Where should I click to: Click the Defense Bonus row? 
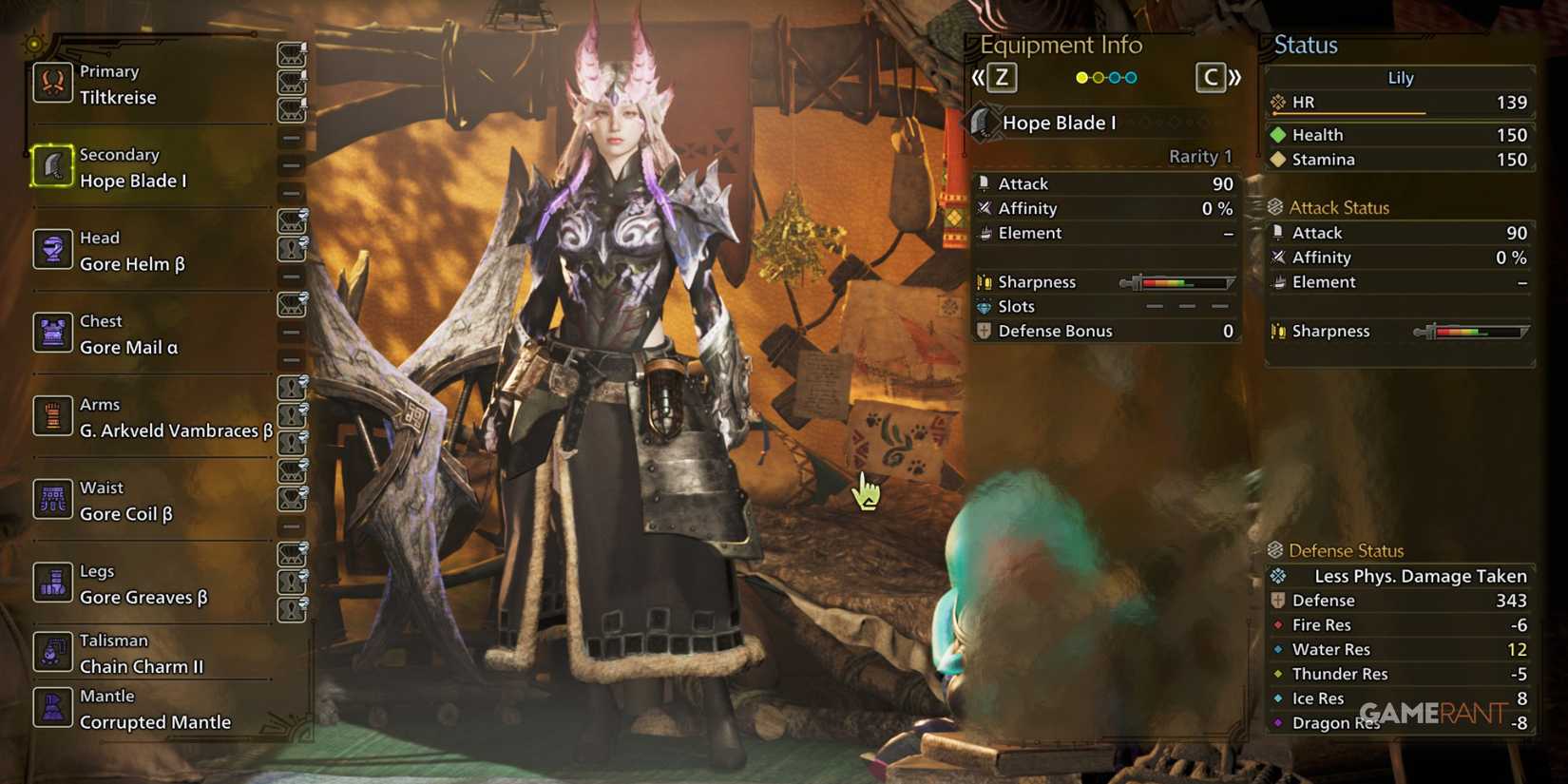tap(1056, 331)
